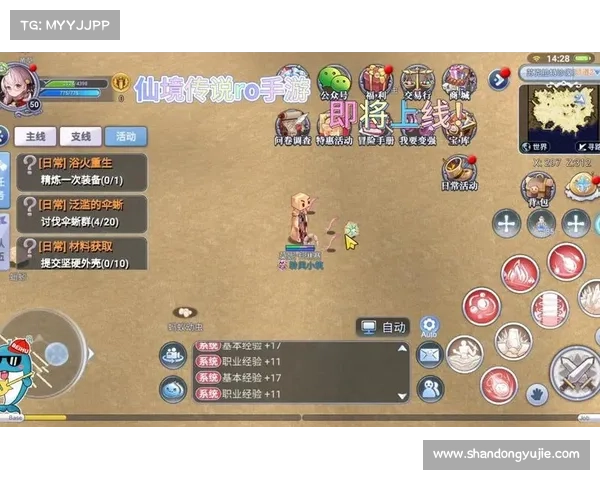The width and height of the screenshot is (600, 480).
Task: Open the 背包 backpack
Action: (537, 188)
